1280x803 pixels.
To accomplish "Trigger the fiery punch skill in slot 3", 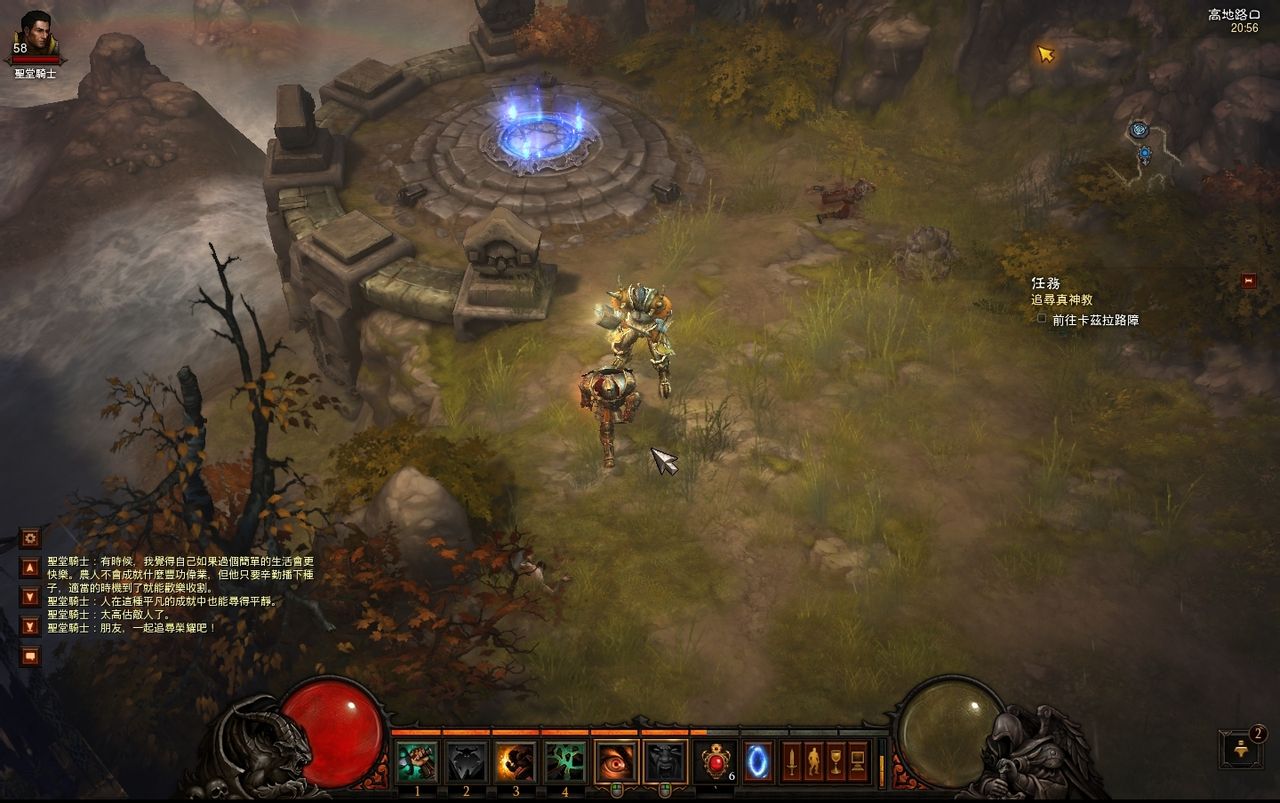I will (x=516, y=762).
